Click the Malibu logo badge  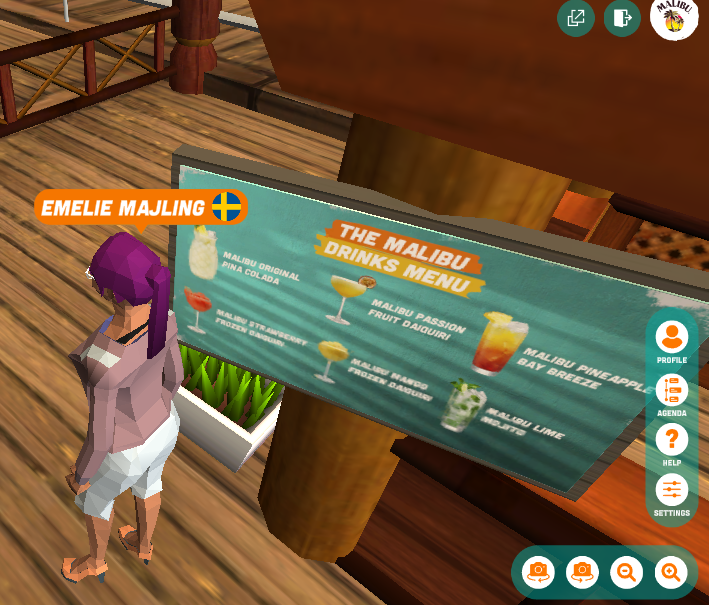[x=674, y=18]
